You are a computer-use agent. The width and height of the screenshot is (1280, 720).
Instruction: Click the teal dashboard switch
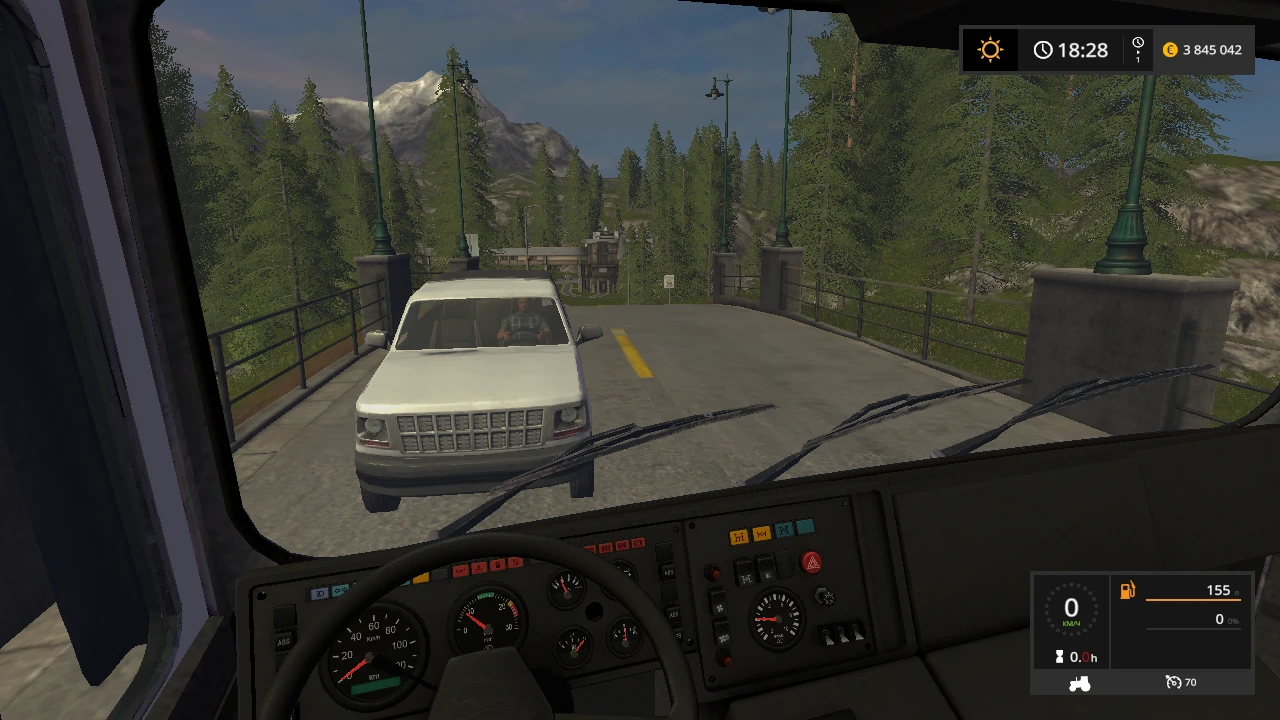784,530
